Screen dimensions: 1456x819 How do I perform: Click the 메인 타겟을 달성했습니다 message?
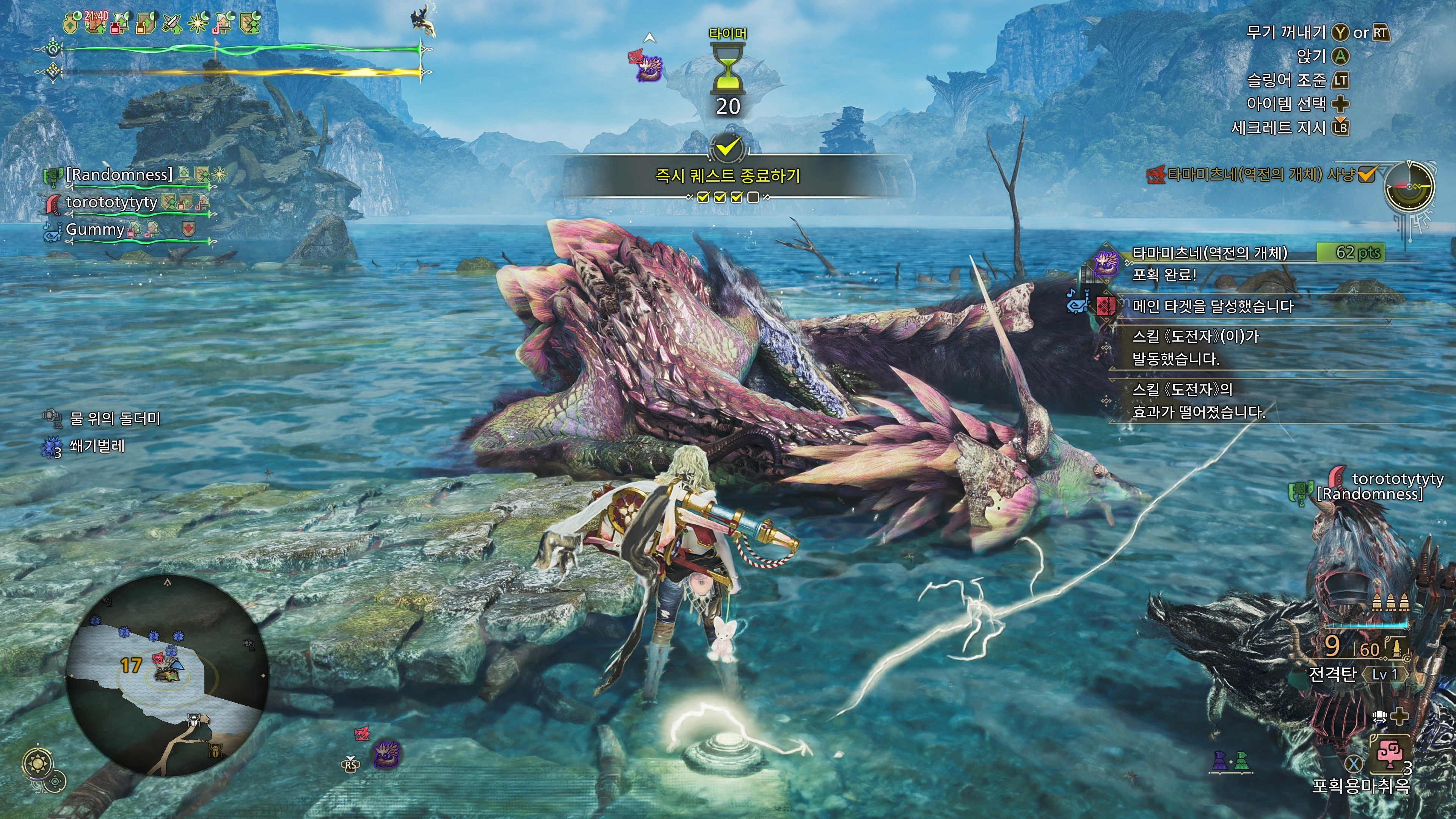(1213, 306)
